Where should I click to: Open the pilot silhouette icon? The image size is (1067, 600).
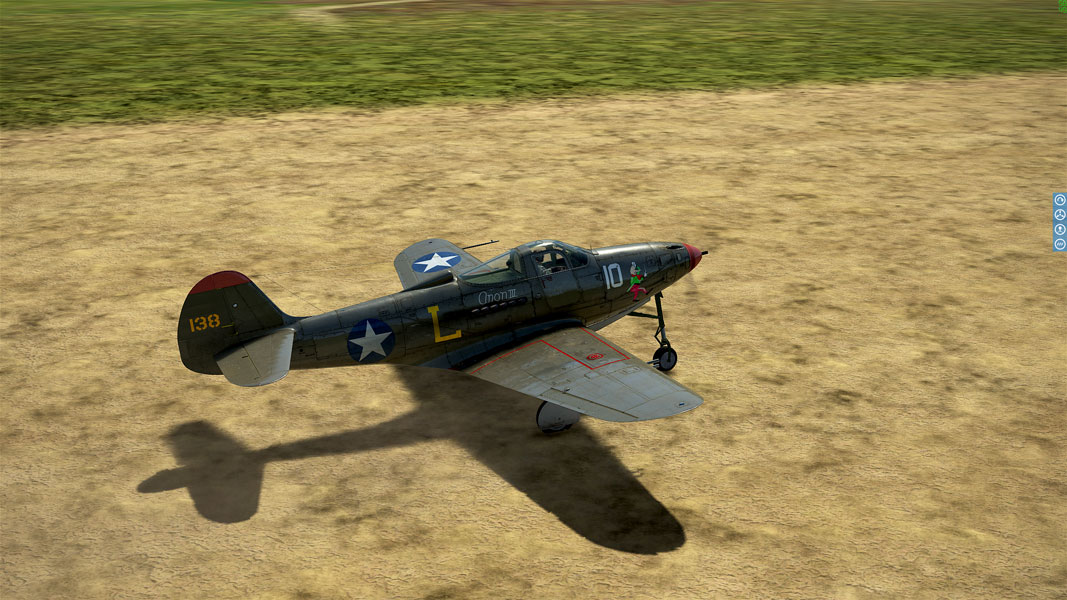pos(1060,229)
